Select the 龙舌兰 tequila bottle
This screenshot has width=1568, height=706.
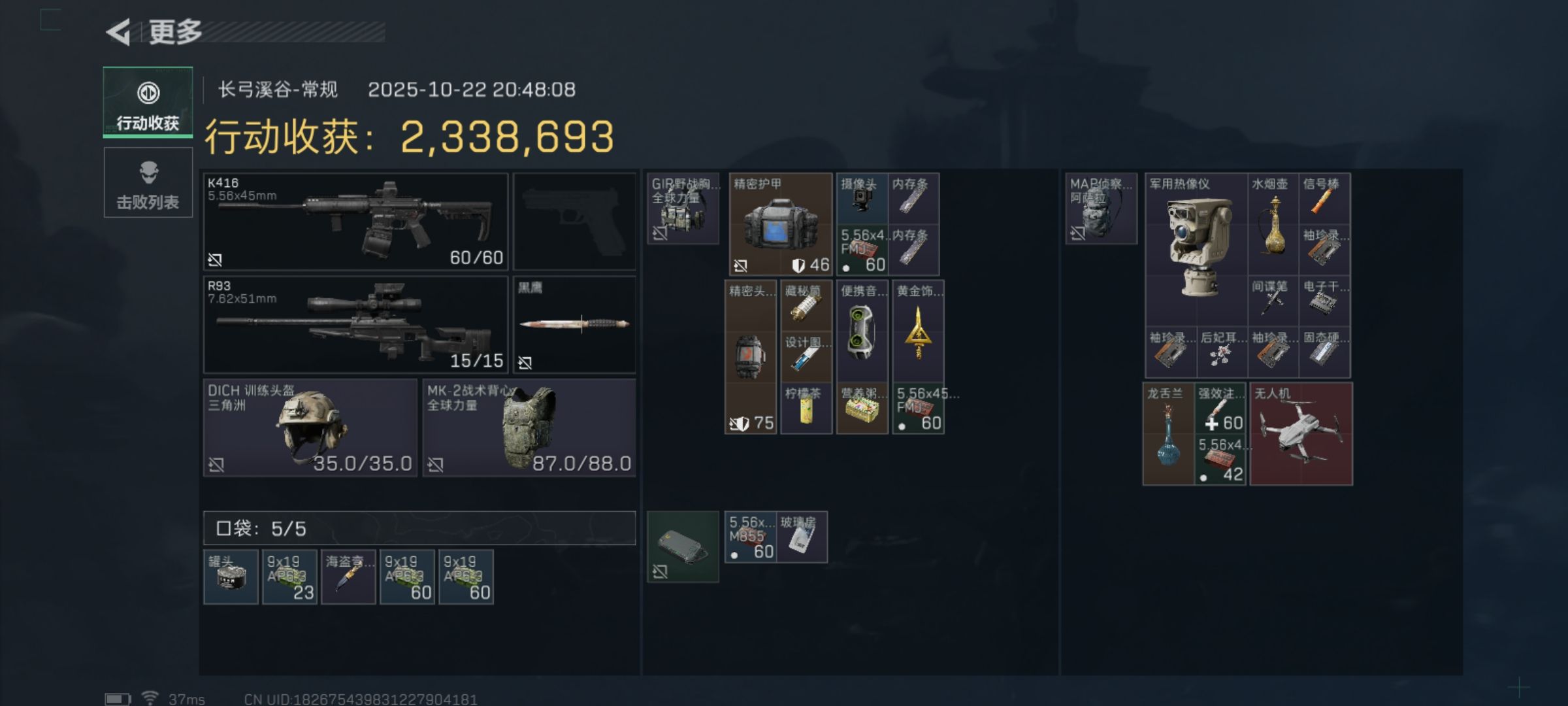coord(1168,434)
